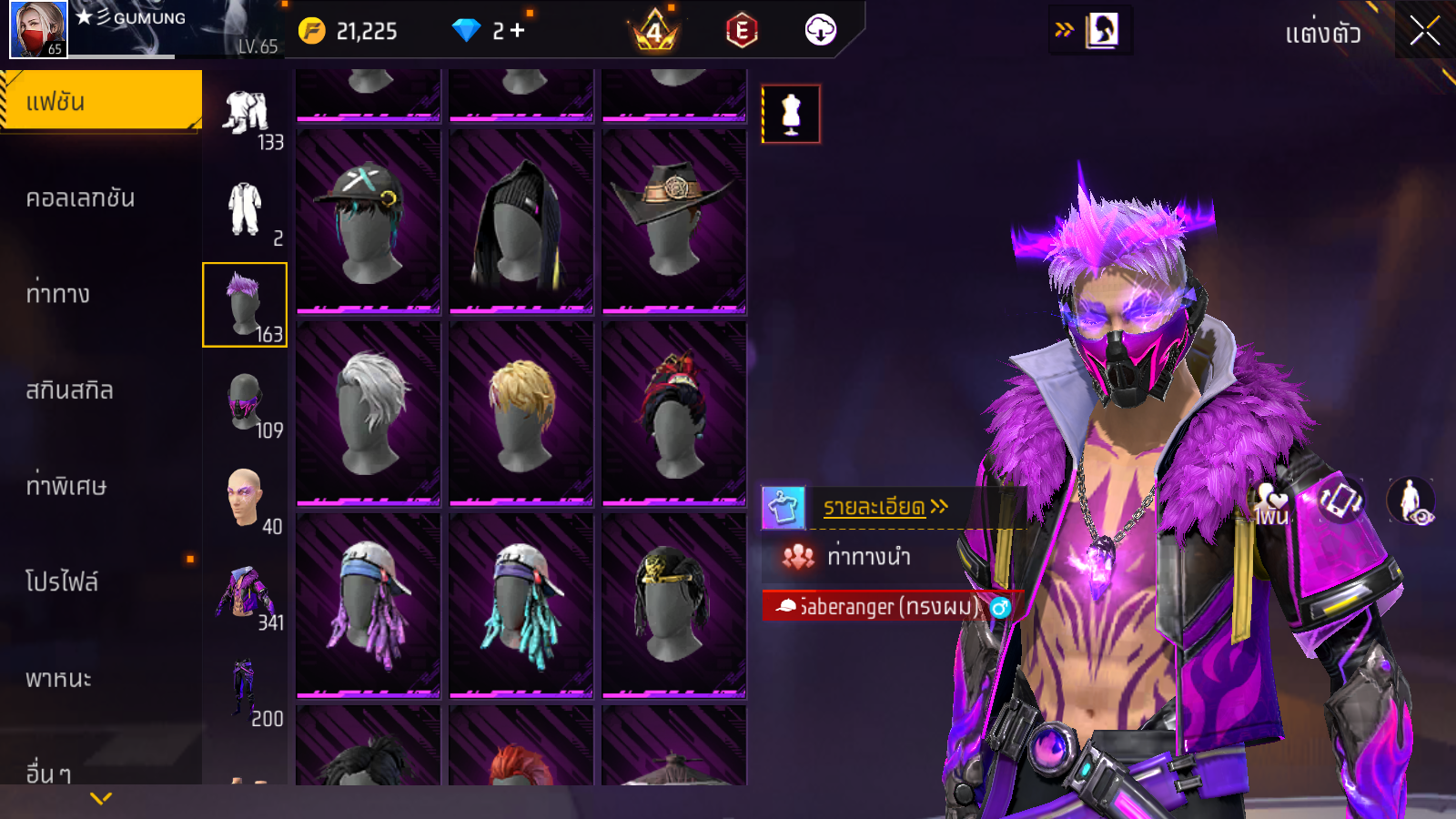Close the dress-up screen
Viewport: 1456px width, 819px height.
[x=1424, y=32]
